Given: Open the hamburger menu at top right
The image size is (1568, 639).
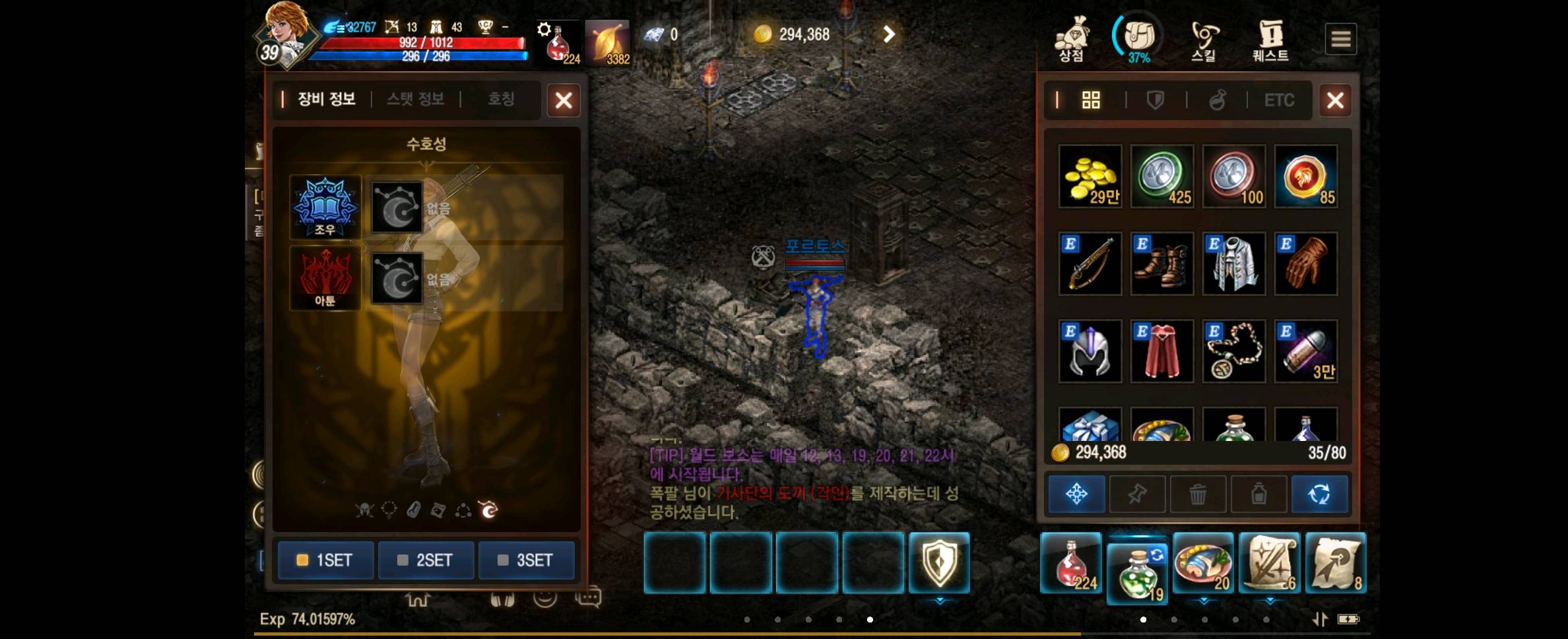Looking at the screenshot, I should (x=1340, y=38).
